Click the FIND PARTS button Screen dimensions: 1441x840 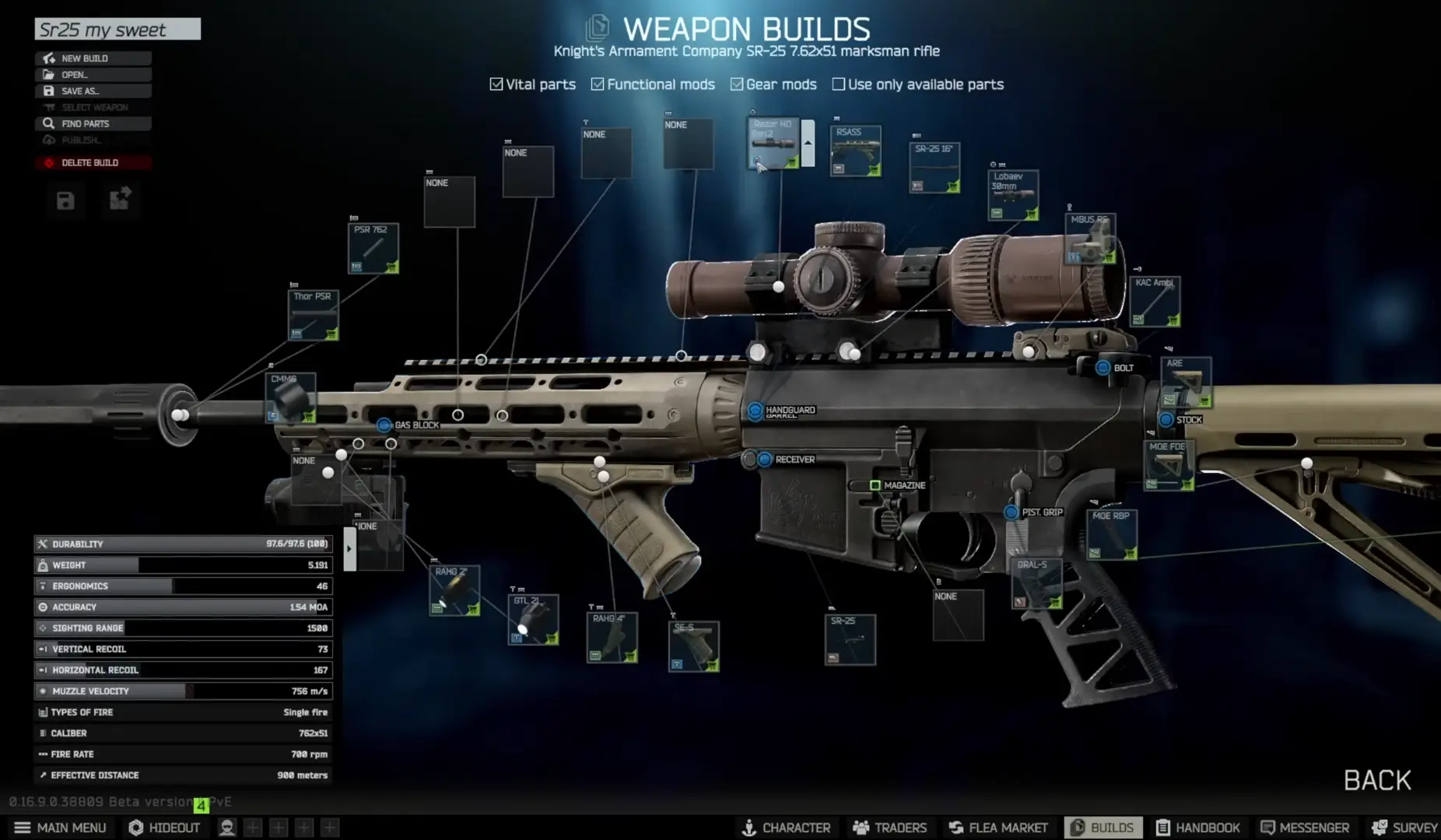(x=93, y=123)
